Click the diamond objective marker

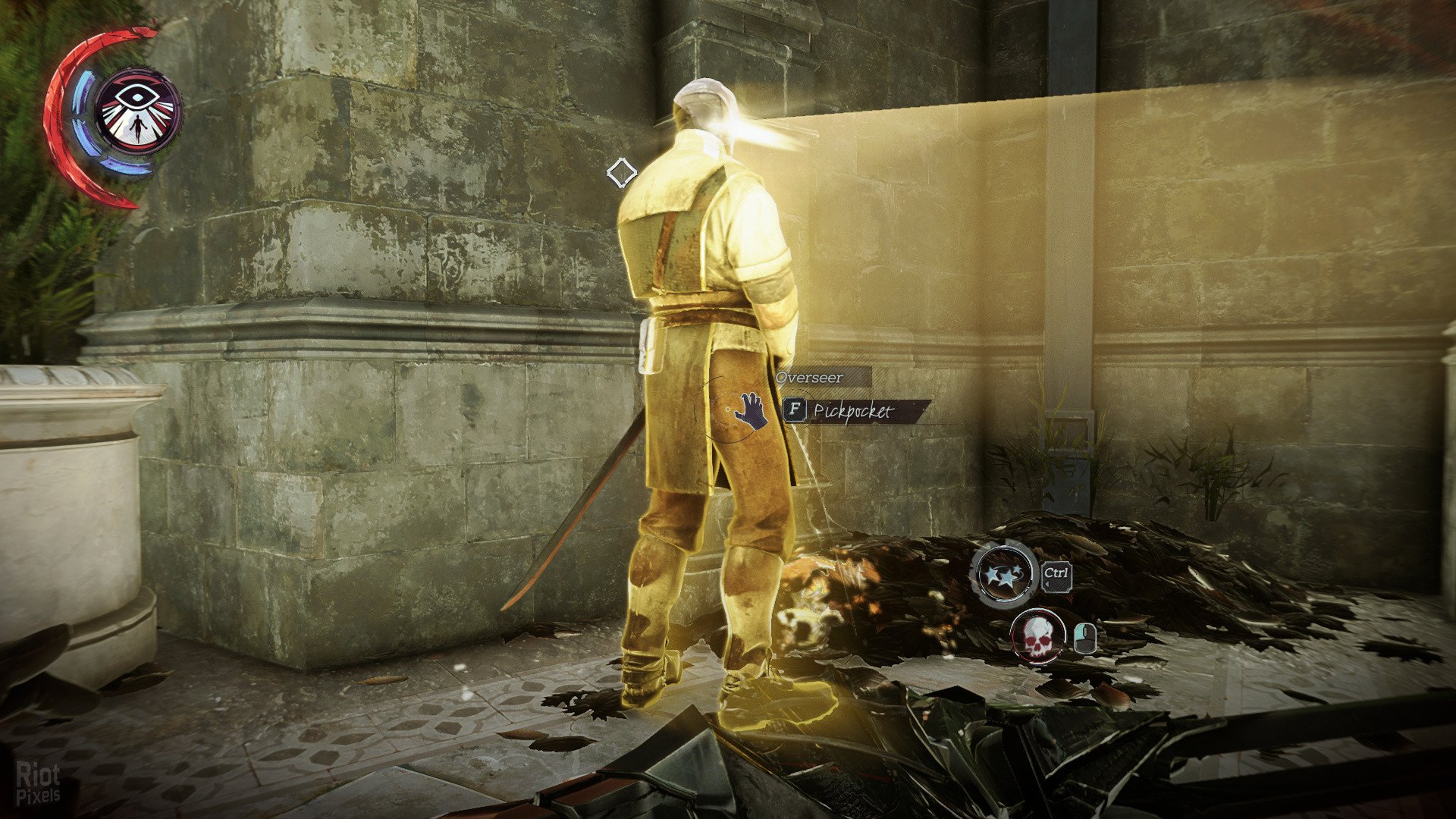pyautogui.click(x=621, y=173)
